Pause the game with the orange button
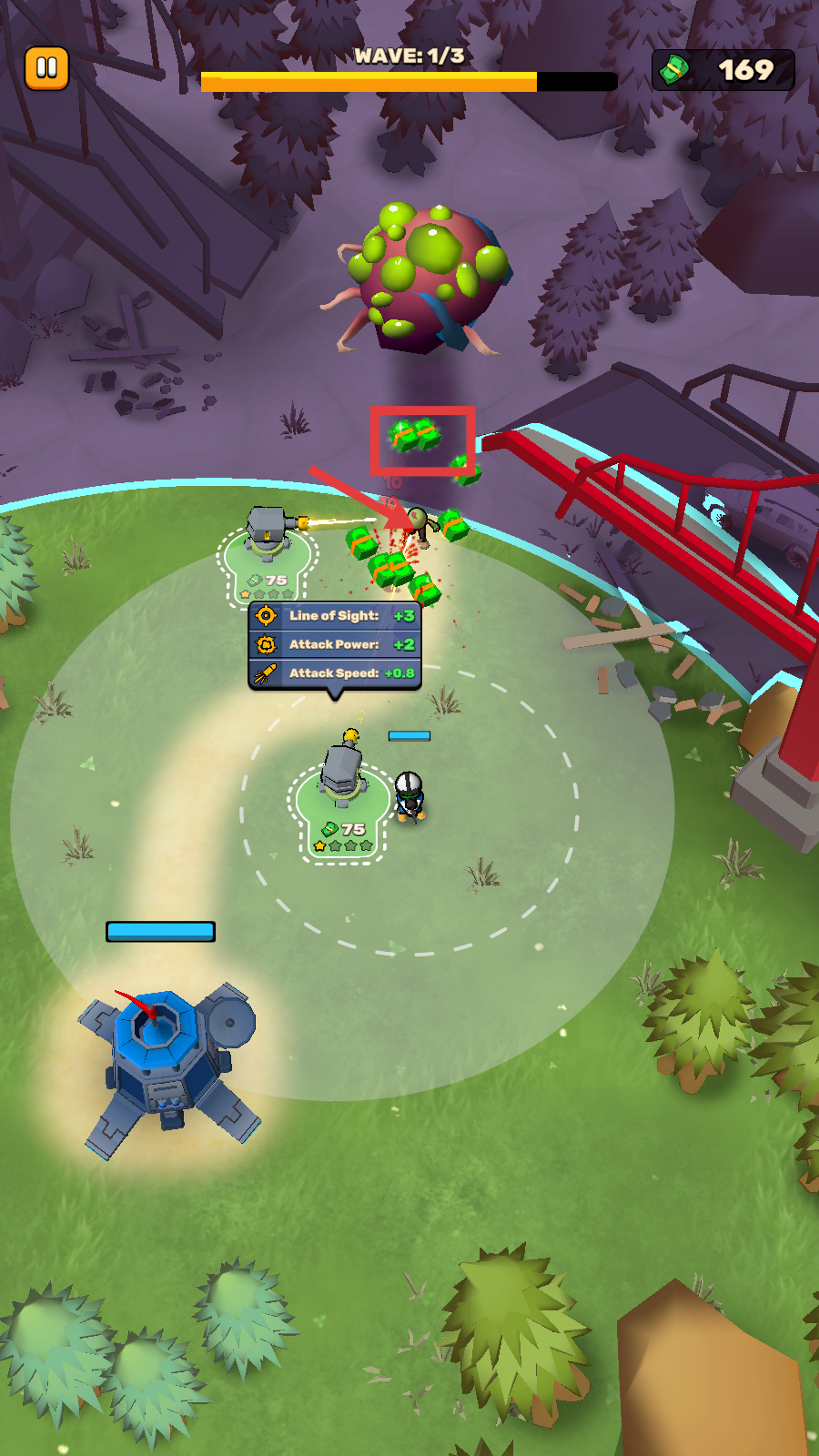Viewport: 819px width, 1456px height. coord(46,68)
